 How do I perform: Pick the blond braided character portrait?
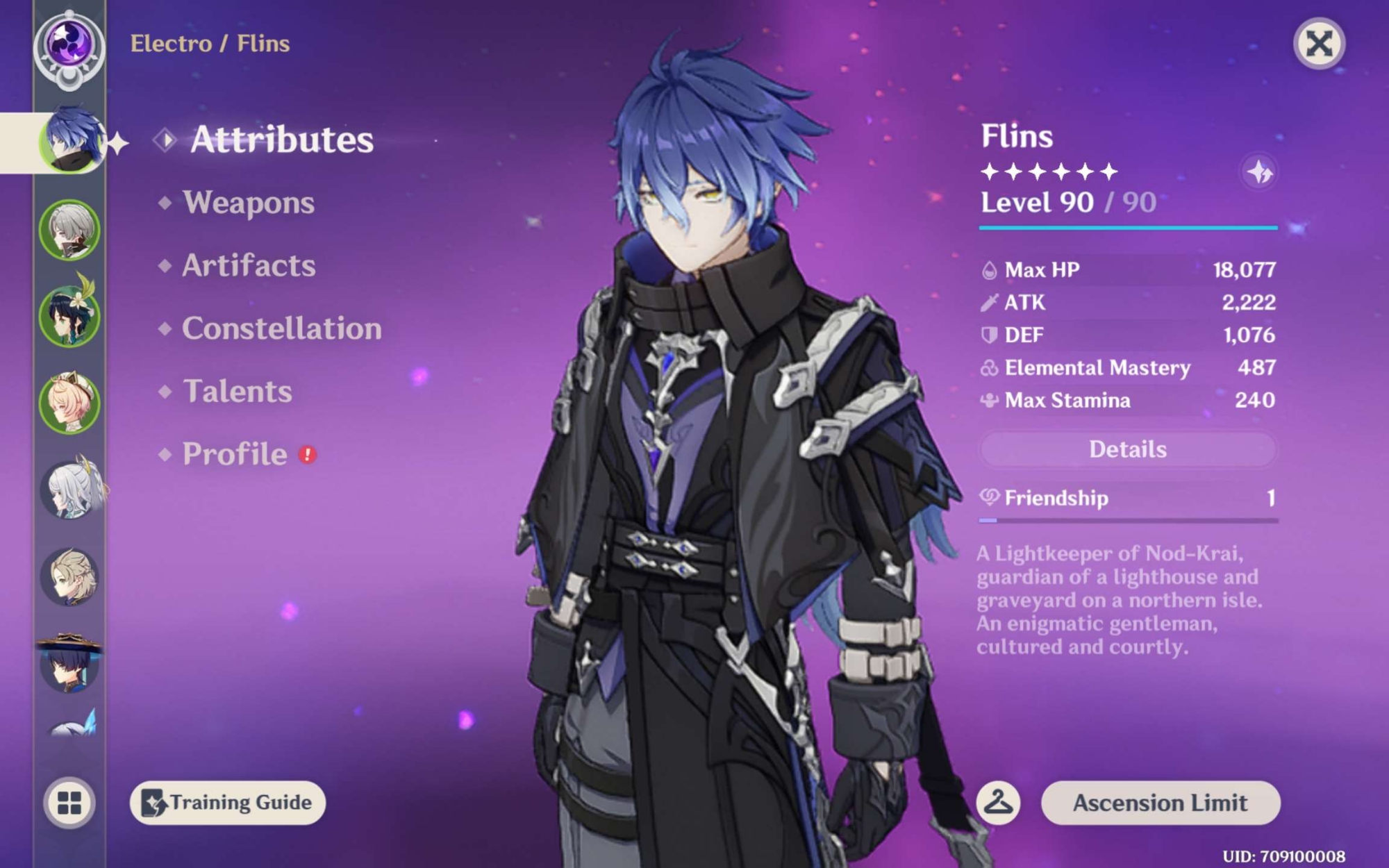click(69, 577)
